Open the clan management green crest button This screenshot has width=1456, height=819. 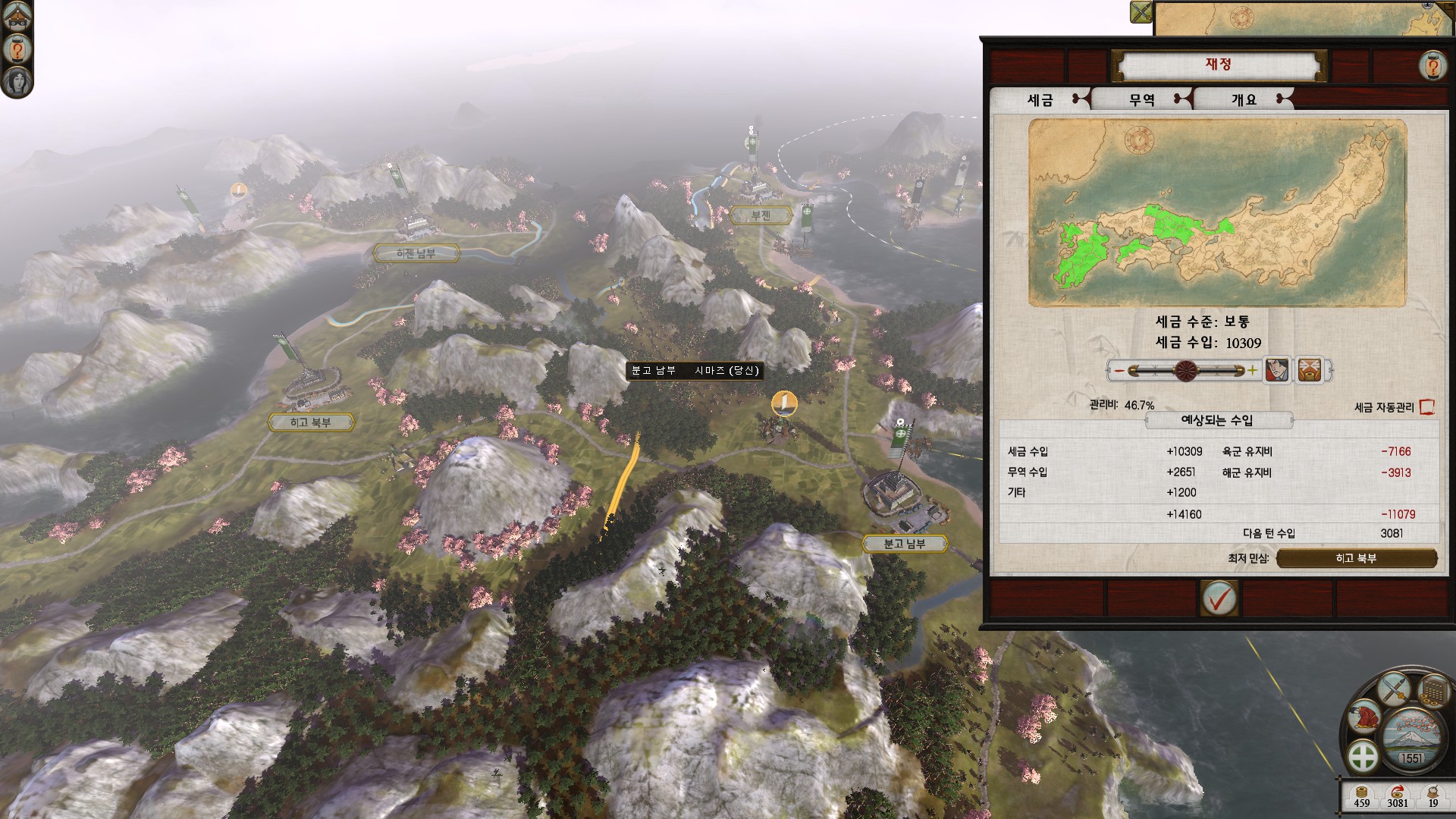[1363, 756]
